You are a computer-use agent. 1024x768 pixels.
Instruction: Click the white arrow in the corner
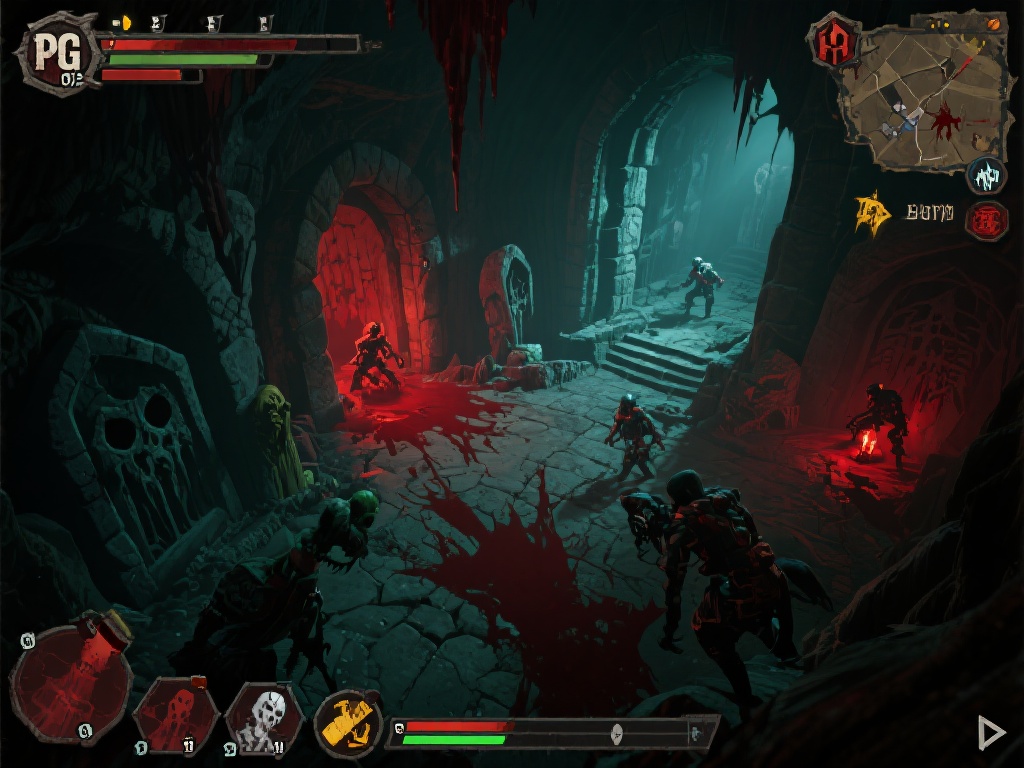click(x=990, y=733)
